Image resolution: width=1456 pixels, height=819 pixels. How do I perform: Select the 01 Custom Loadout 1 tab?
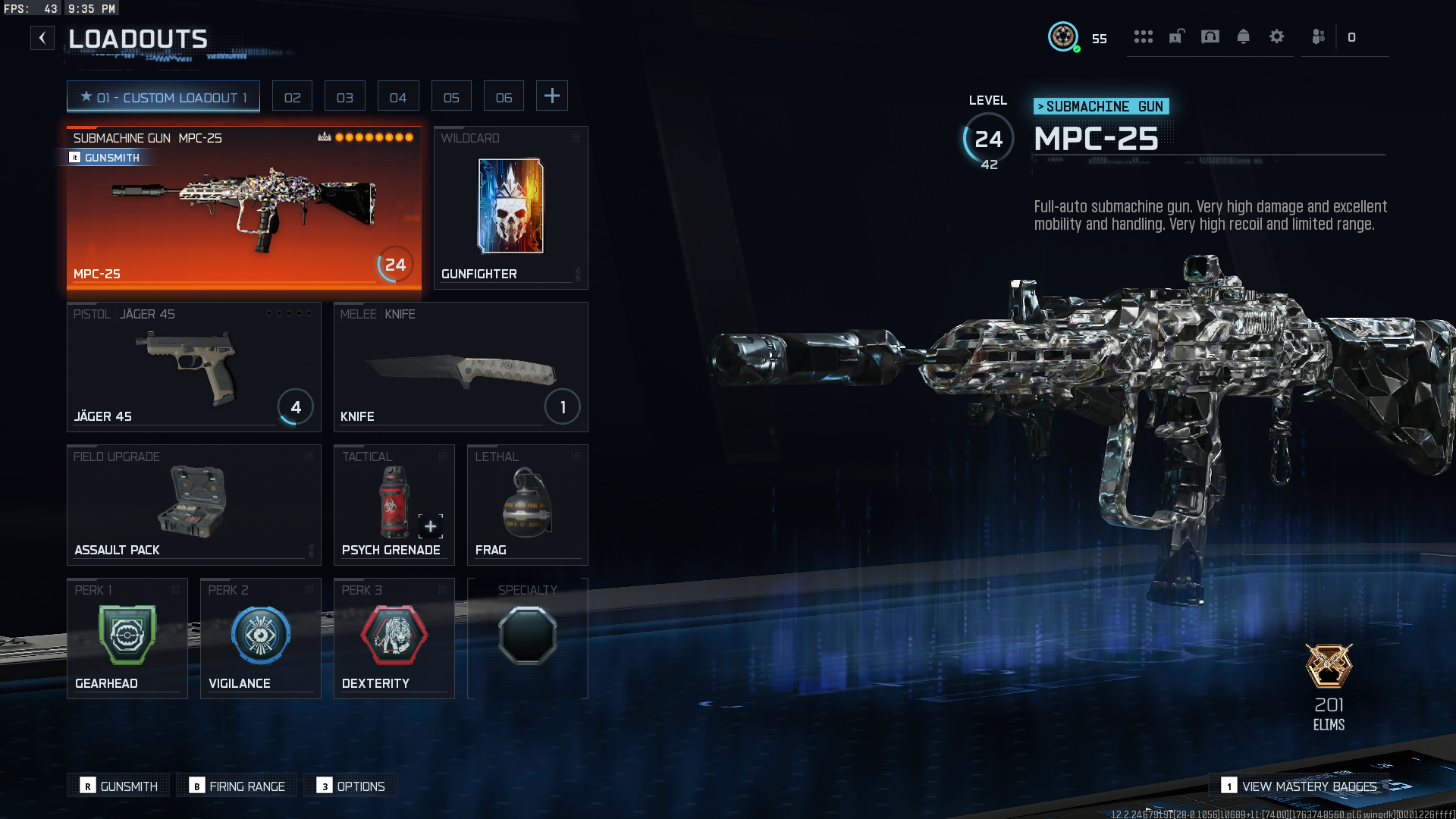pos(163,97)
